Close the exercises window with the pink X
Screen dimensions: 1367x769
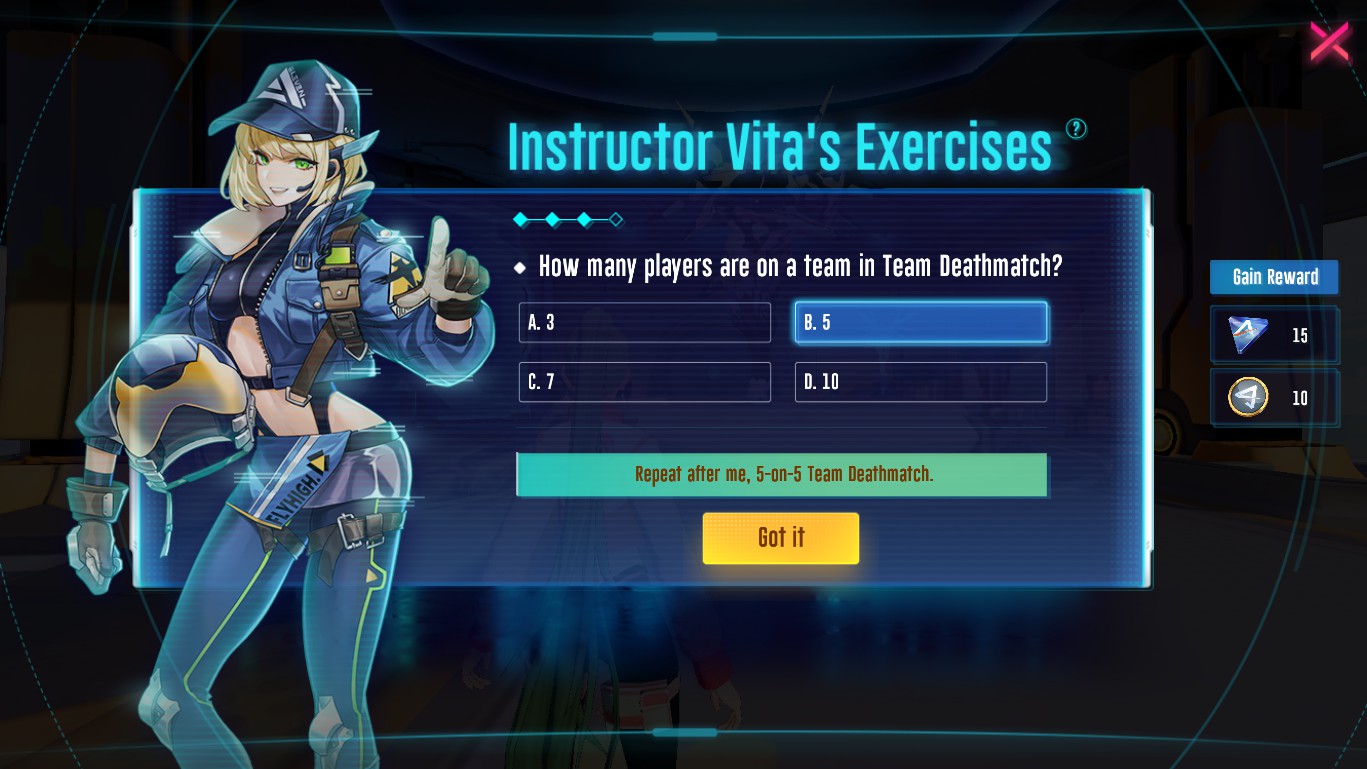click(1329, 42)
